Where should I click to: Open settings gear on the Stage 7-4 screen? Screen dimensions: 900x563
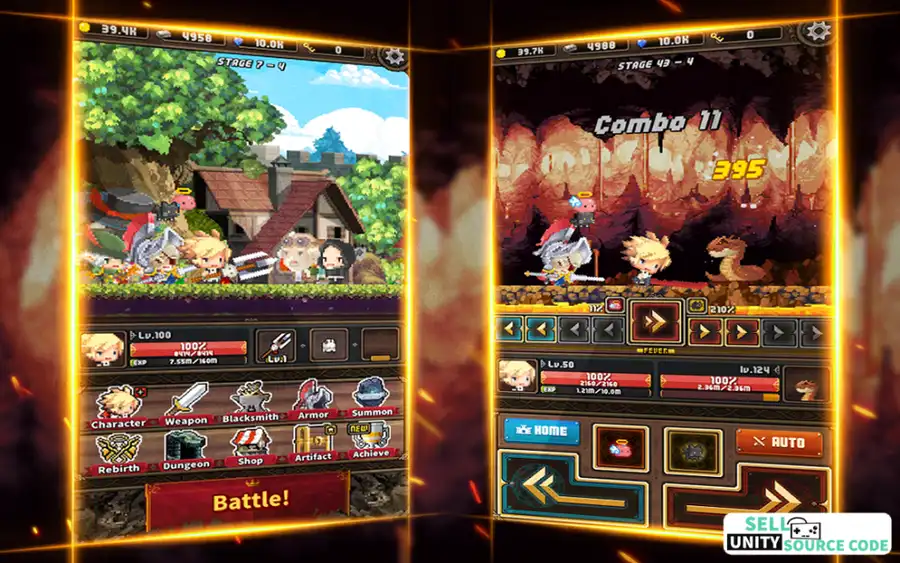[x=393, y=54]
